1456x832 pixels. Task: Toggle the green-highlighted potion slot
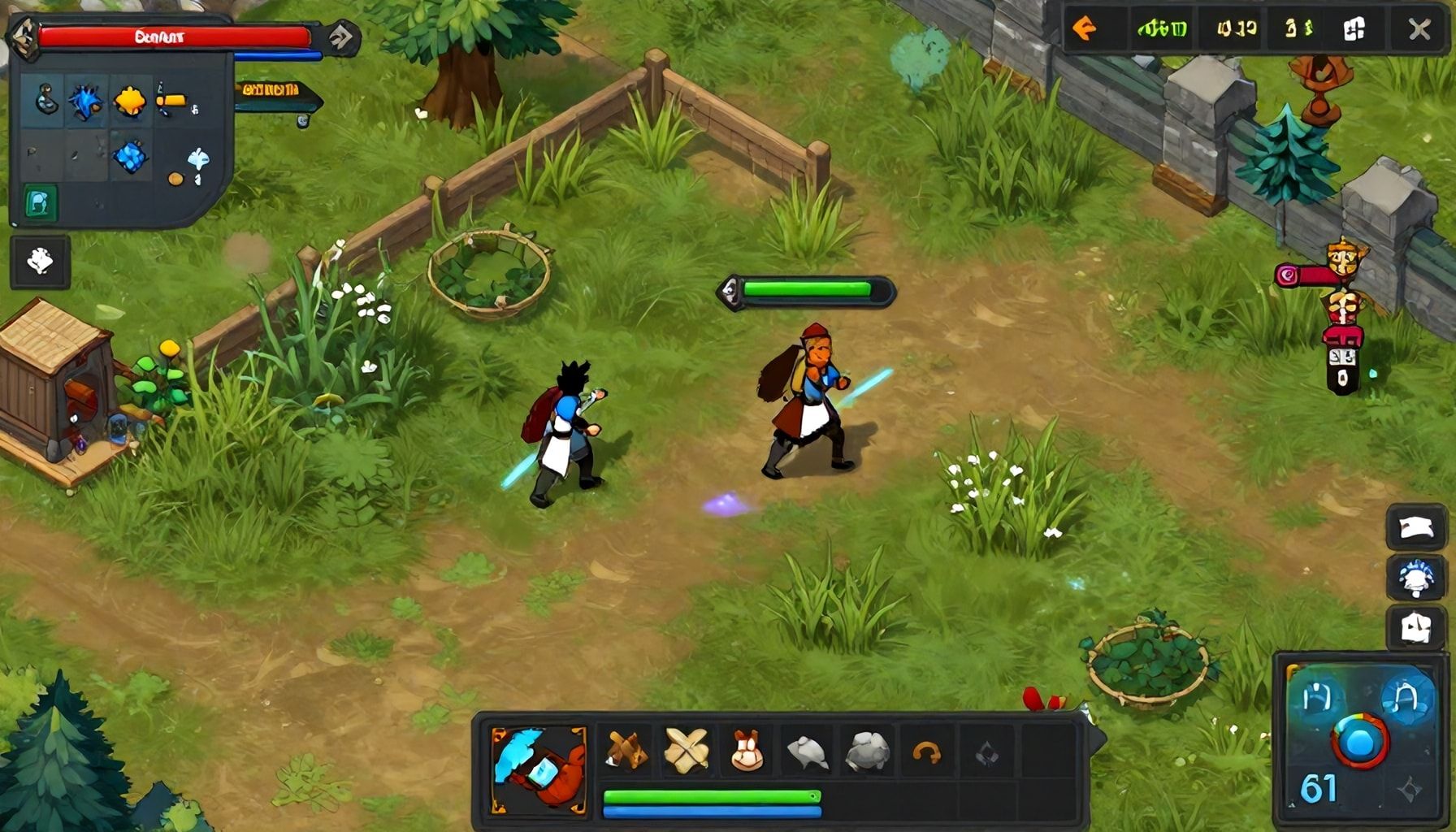[x=41, y=203]
